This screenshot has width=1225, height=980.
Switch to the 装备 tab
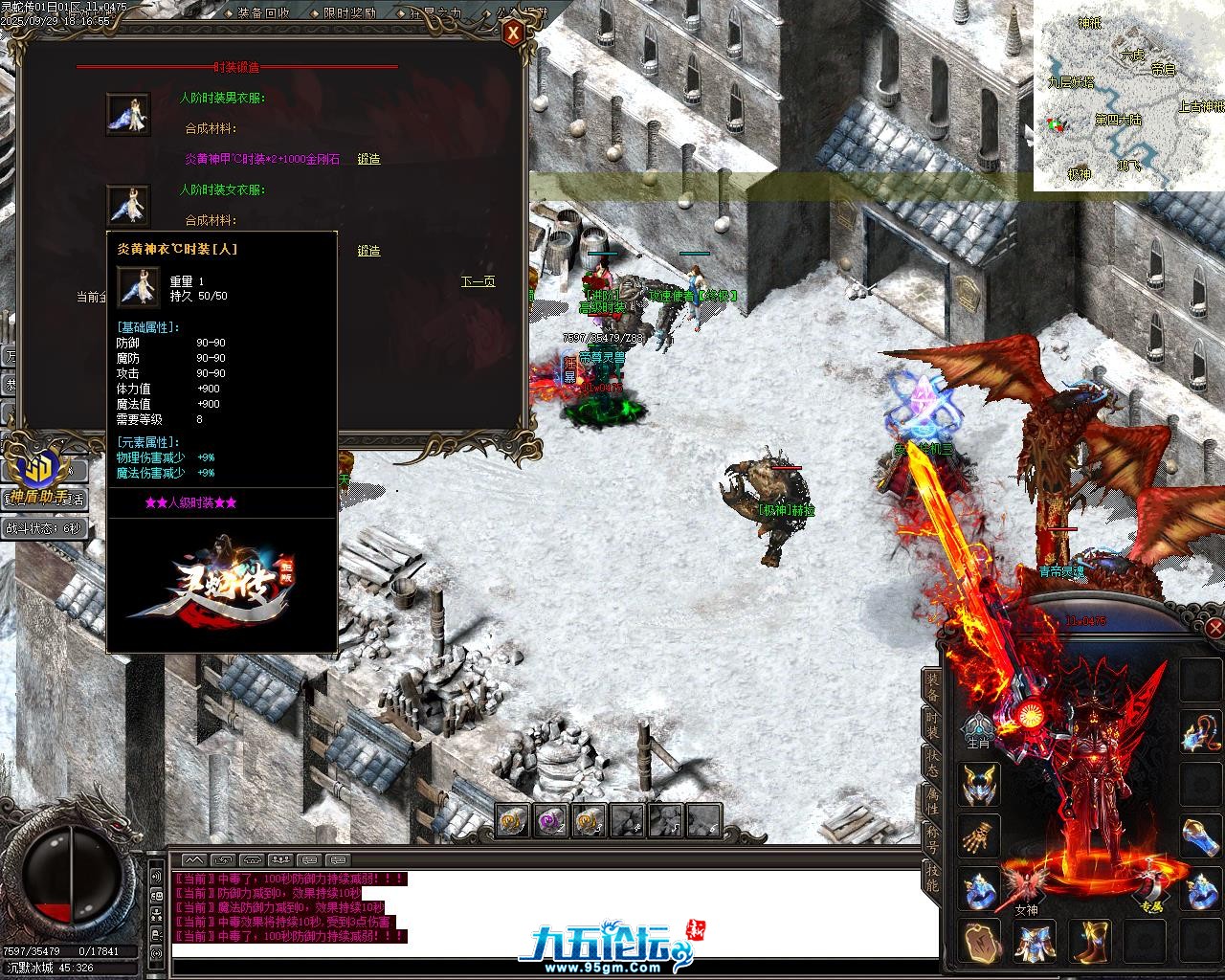(931, 685)
